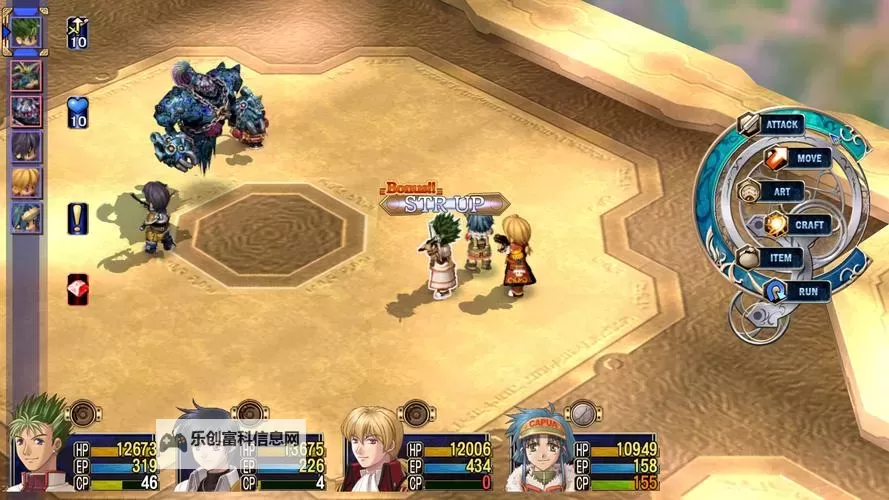
Task: Click the yellow exclamation turn bonus icon
Action: [78, 219]
